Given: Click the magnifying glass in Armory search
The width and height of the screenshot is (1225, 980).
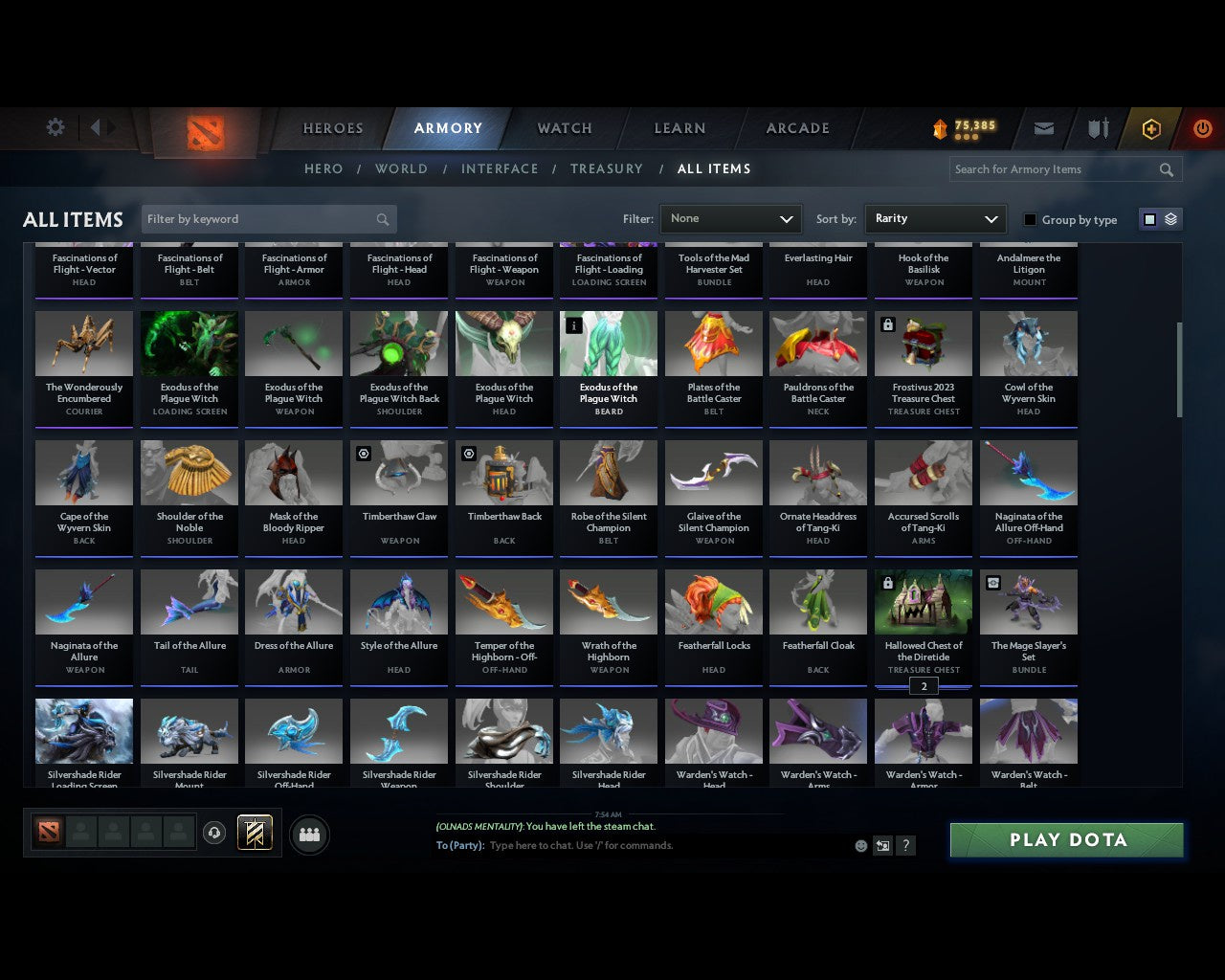Looking at the screenshot, I should tap(1166, 169).
